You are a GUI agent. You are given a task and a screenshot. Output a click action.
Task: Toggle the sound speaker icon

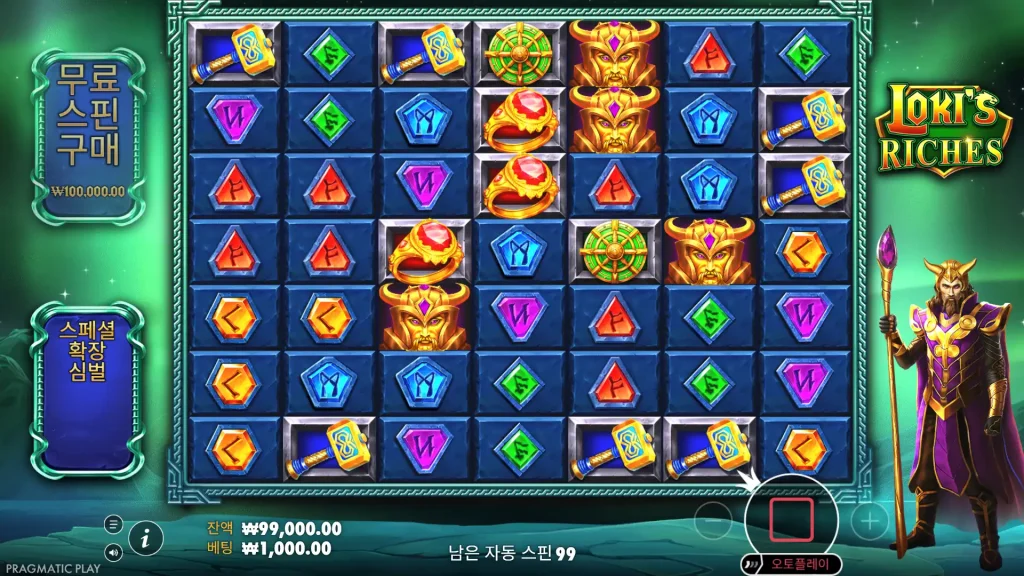(x=113, y=551)
